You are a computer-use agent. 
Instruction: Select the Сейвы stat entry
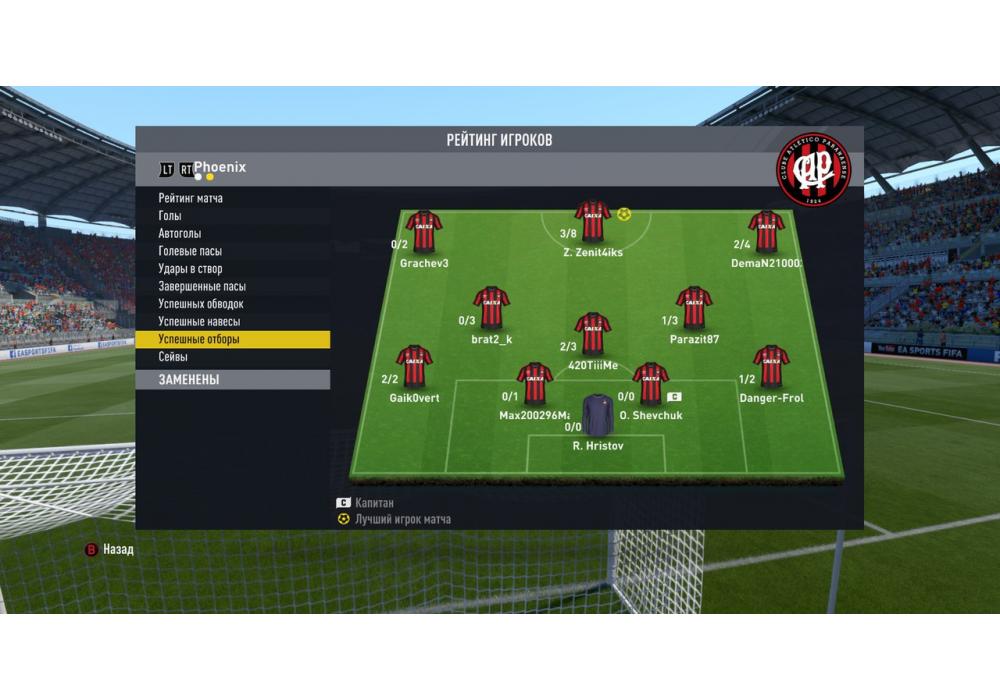[173, 357]
